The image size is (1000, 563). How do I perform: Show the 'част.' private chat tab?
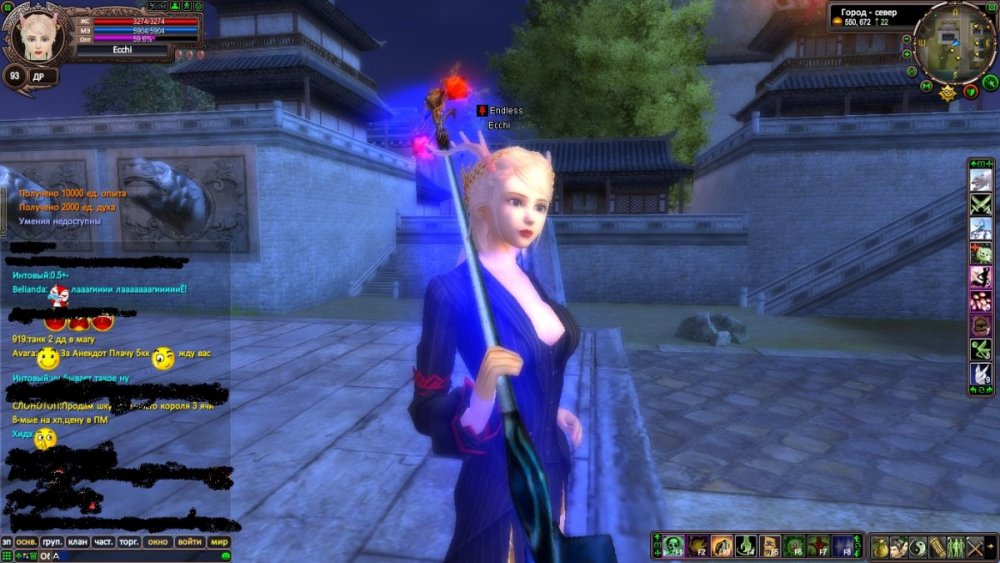coord(103,542)
